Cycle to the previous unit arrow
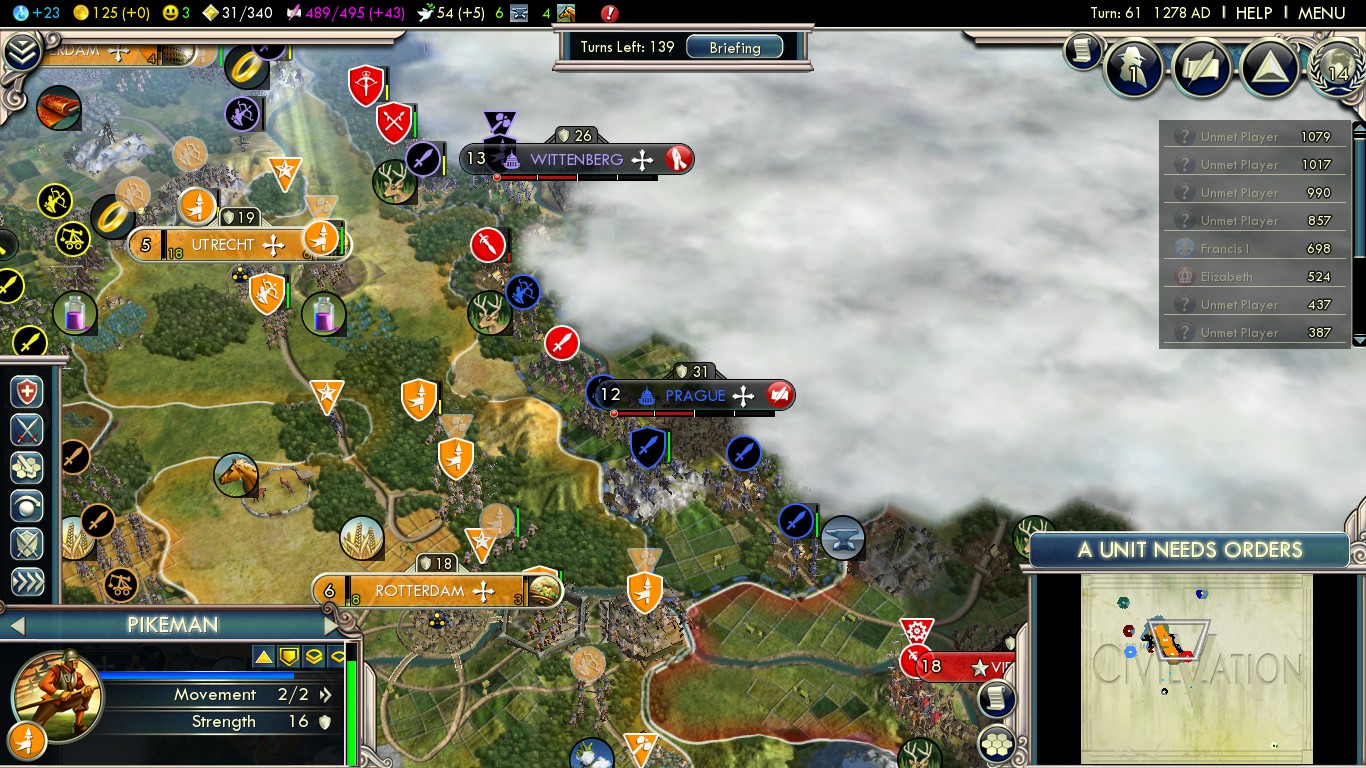This screenshot has height=768, width=1366. (x=15, y=626)
